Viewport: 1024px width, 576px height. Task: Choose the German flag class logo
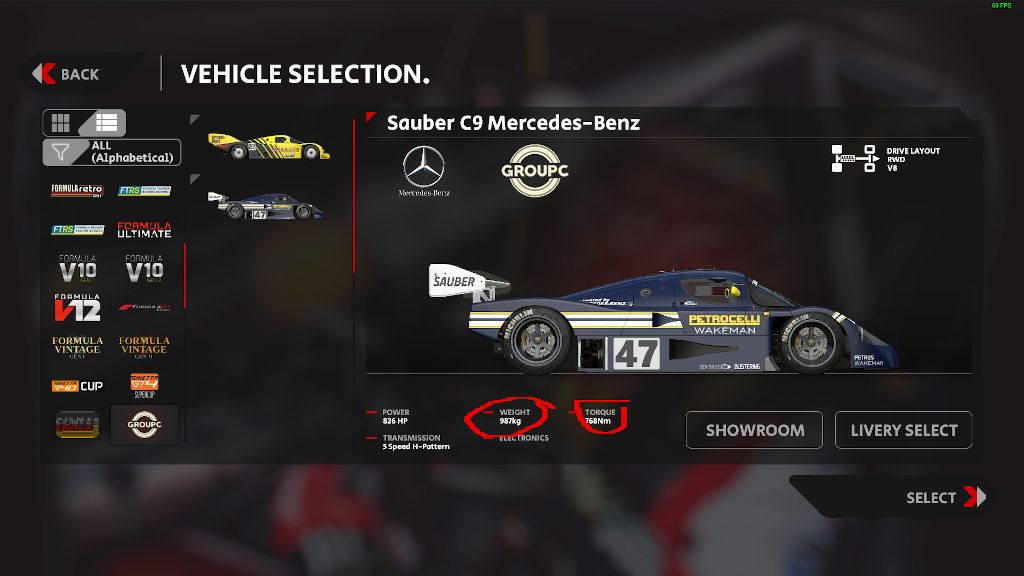pos(77,424)
